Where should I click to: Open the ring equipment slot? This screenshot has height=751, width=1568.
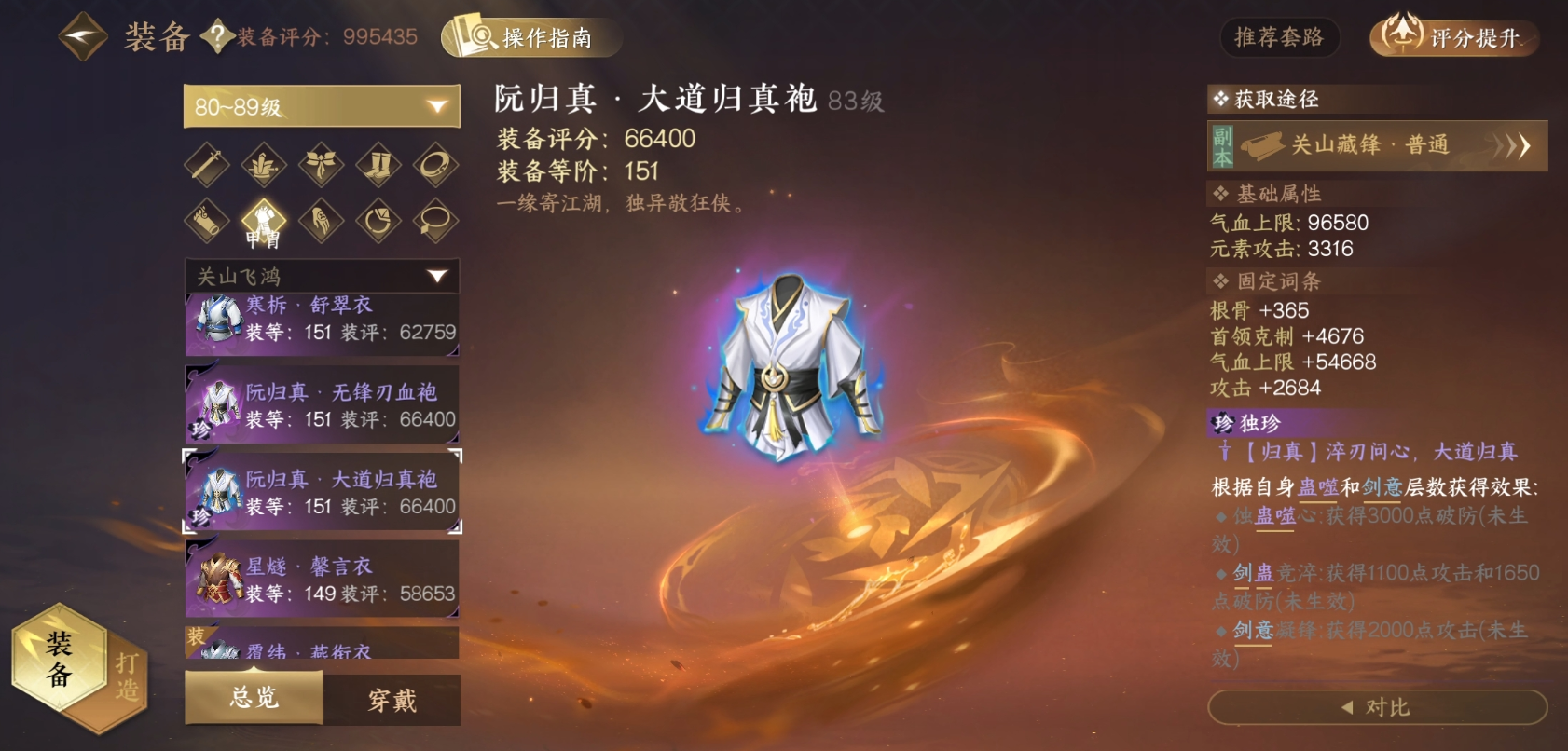pos(434,166)
